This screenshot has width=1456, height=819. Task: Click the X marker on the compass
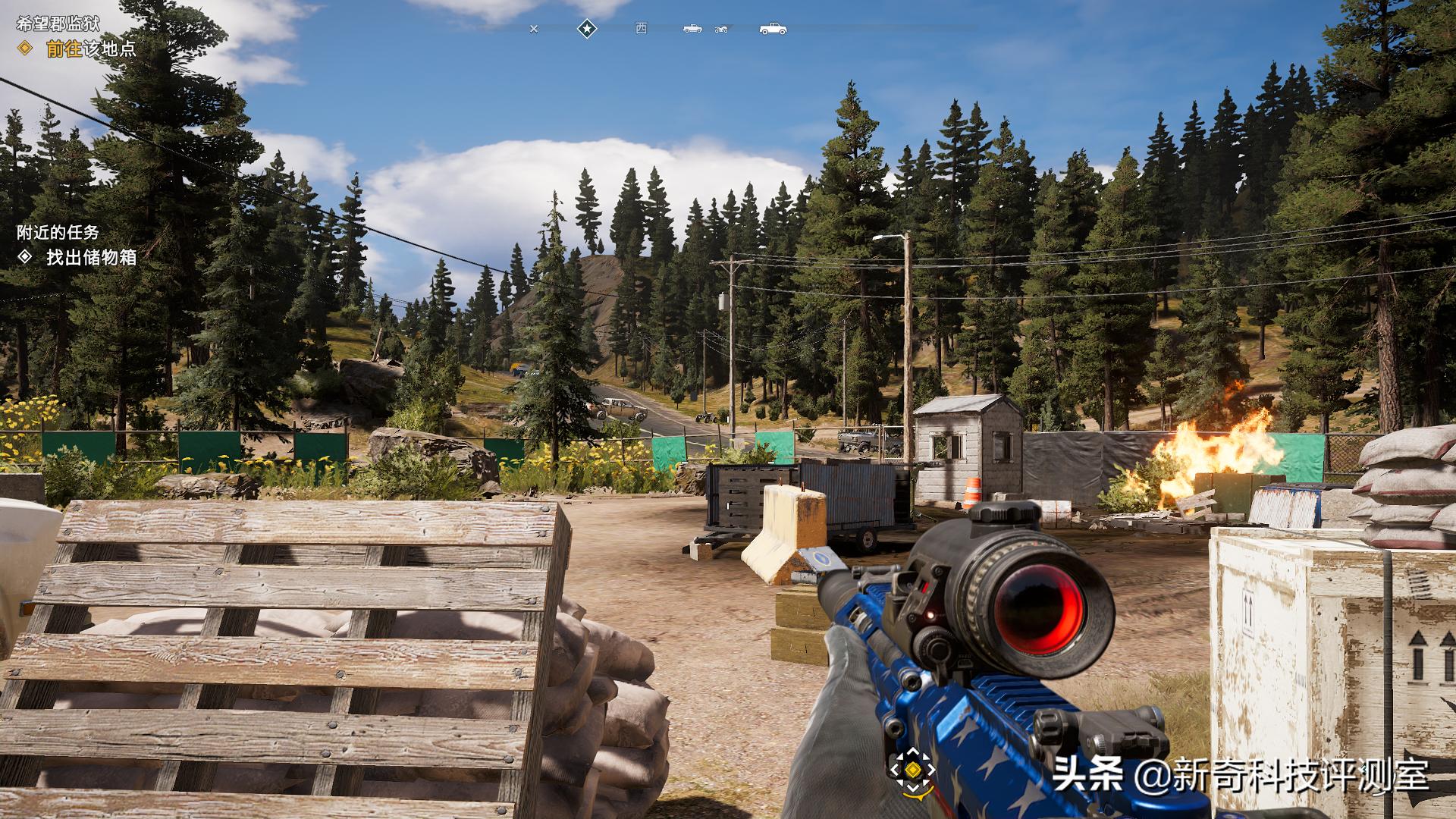click(x=534, y=30)
